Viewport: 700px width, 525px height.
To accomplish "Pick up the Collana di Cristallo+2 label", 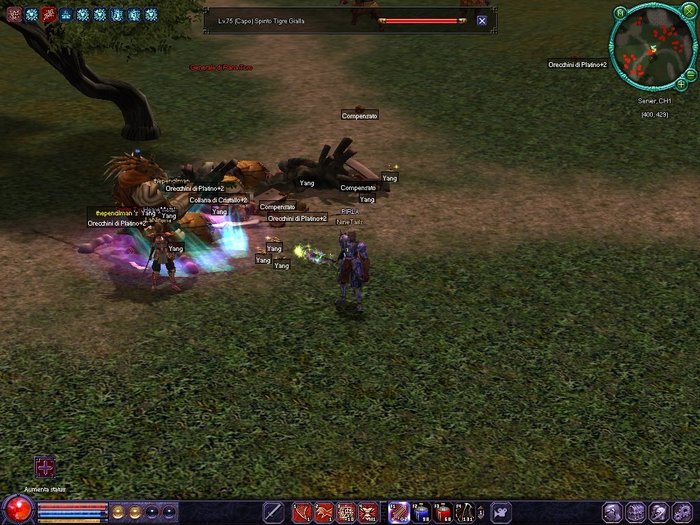I will coord(218,200).
